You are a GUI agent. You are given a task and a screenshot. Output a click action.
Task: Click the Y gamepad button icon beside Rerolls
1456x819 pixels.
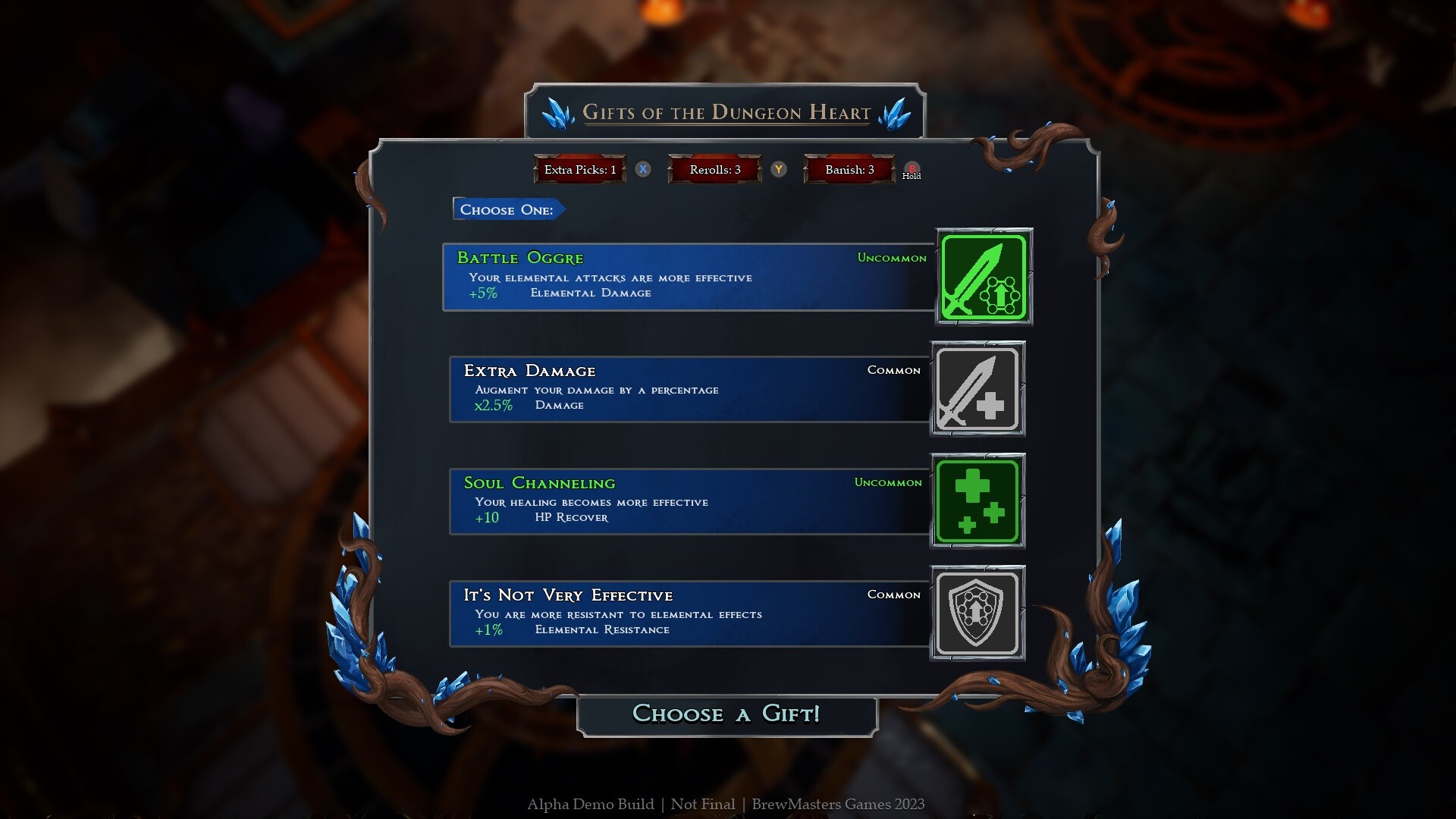click(x=778, y=170)
